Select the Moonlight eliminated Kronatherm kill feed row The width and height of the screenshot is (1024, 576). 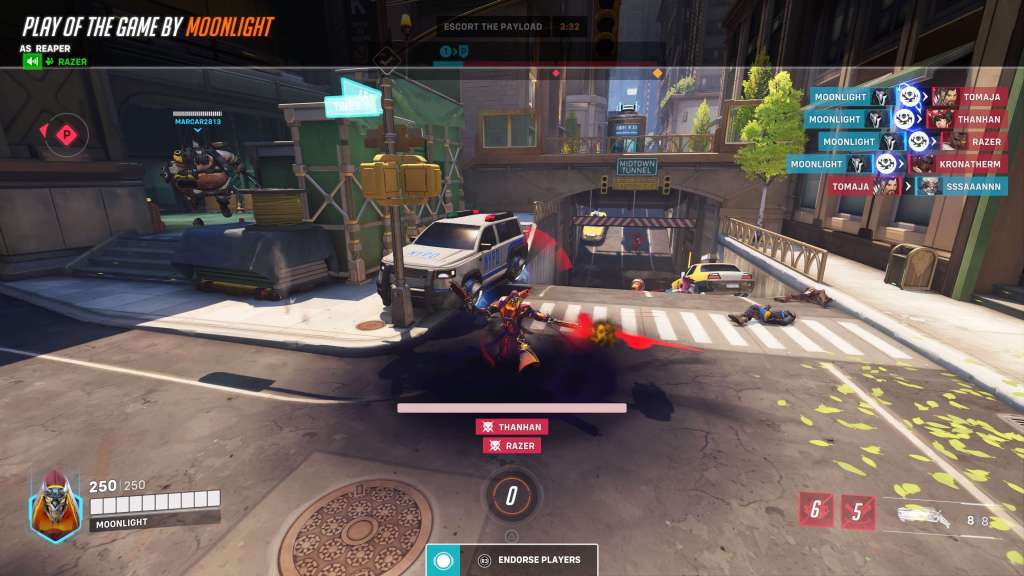[895, 164]
